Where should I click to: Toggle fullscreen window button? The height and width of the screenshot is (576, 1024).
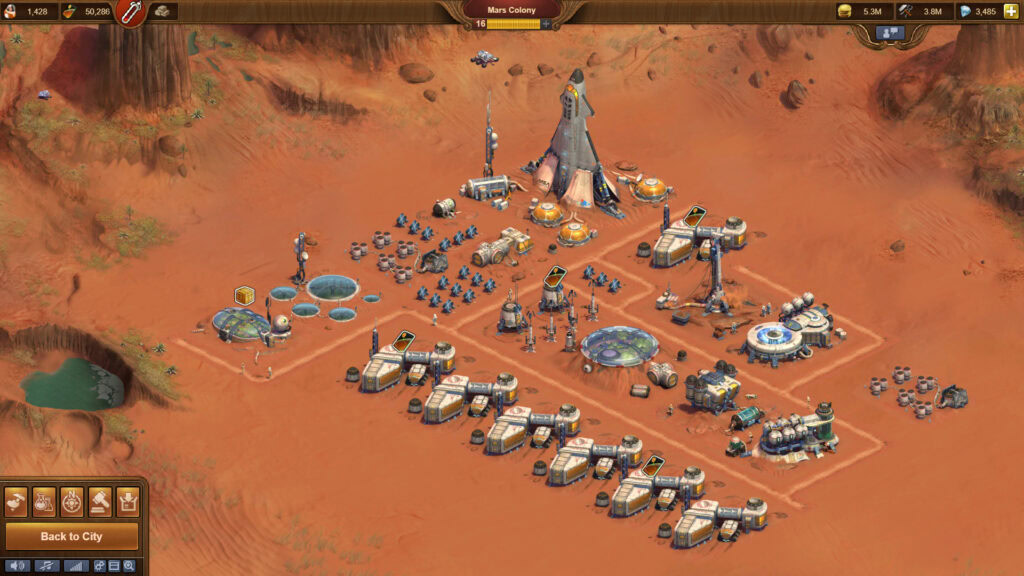[x=114, y=566]
